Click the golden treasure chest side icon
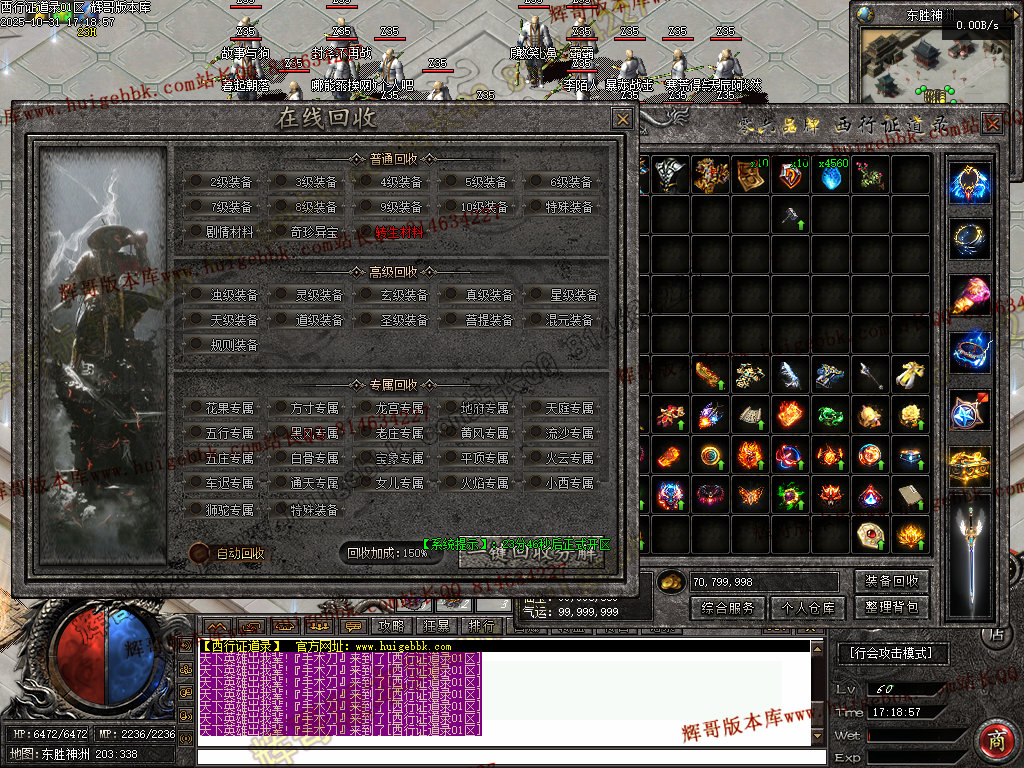Viewport: 1024px width, 768px height. point(970,466)
